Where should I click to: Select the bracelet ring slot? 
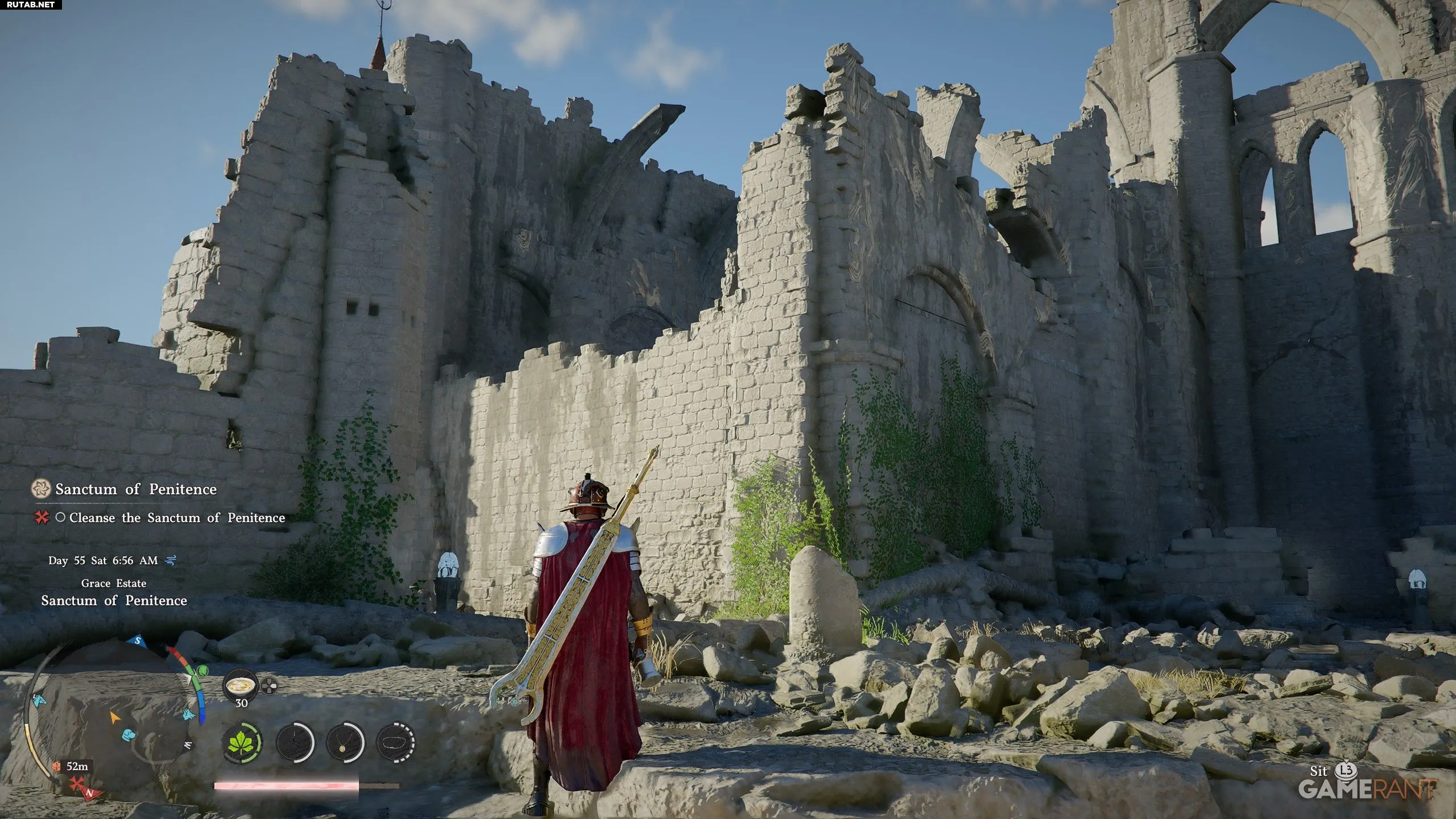pyautogui.click(x=396, y=742)
